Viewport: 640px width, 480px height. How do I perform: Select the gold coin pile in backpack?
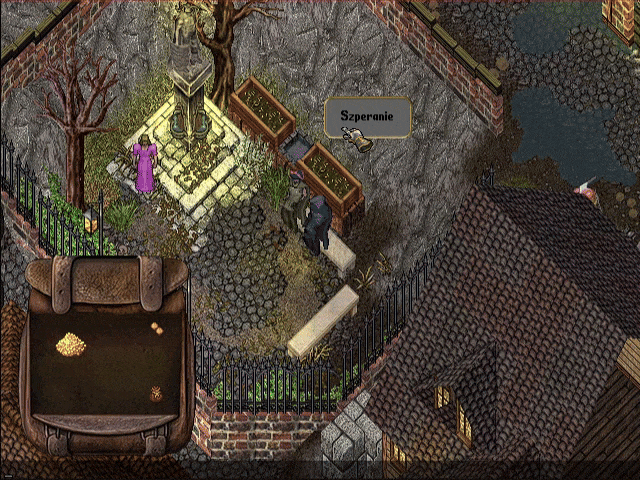[71, 344]
